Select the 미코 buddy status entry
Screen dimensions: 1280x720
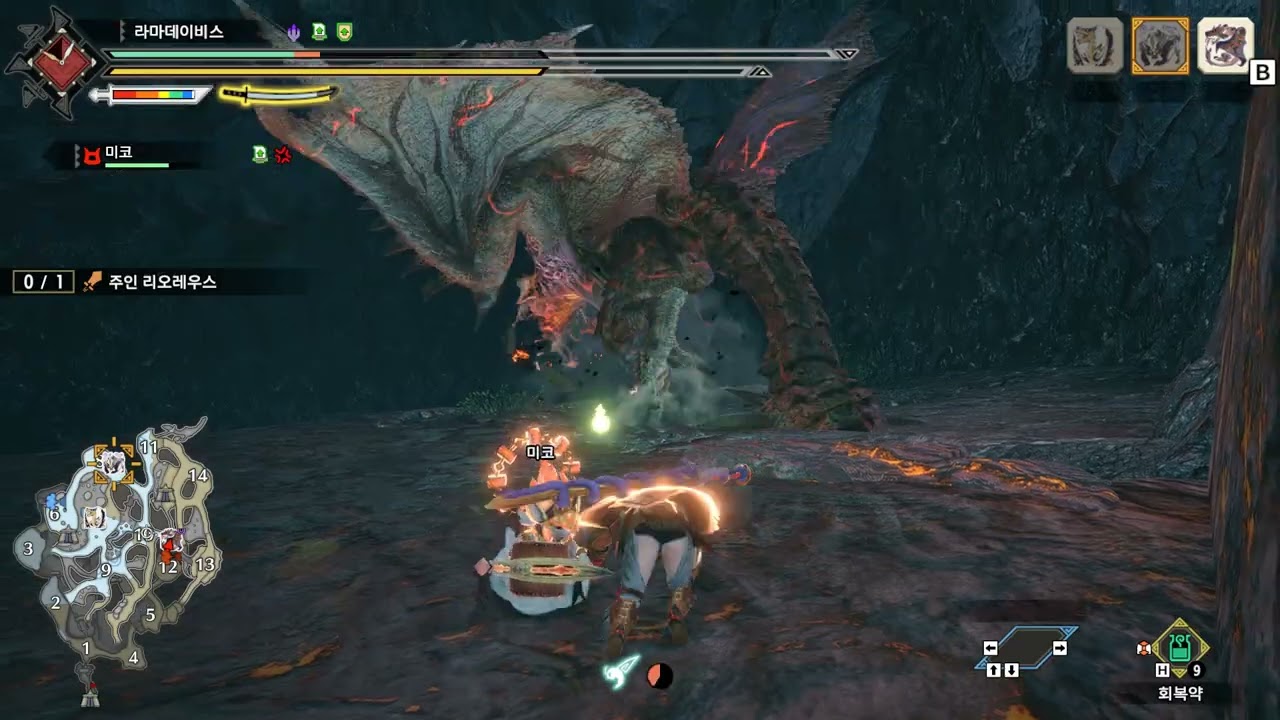tap(120, 154)
